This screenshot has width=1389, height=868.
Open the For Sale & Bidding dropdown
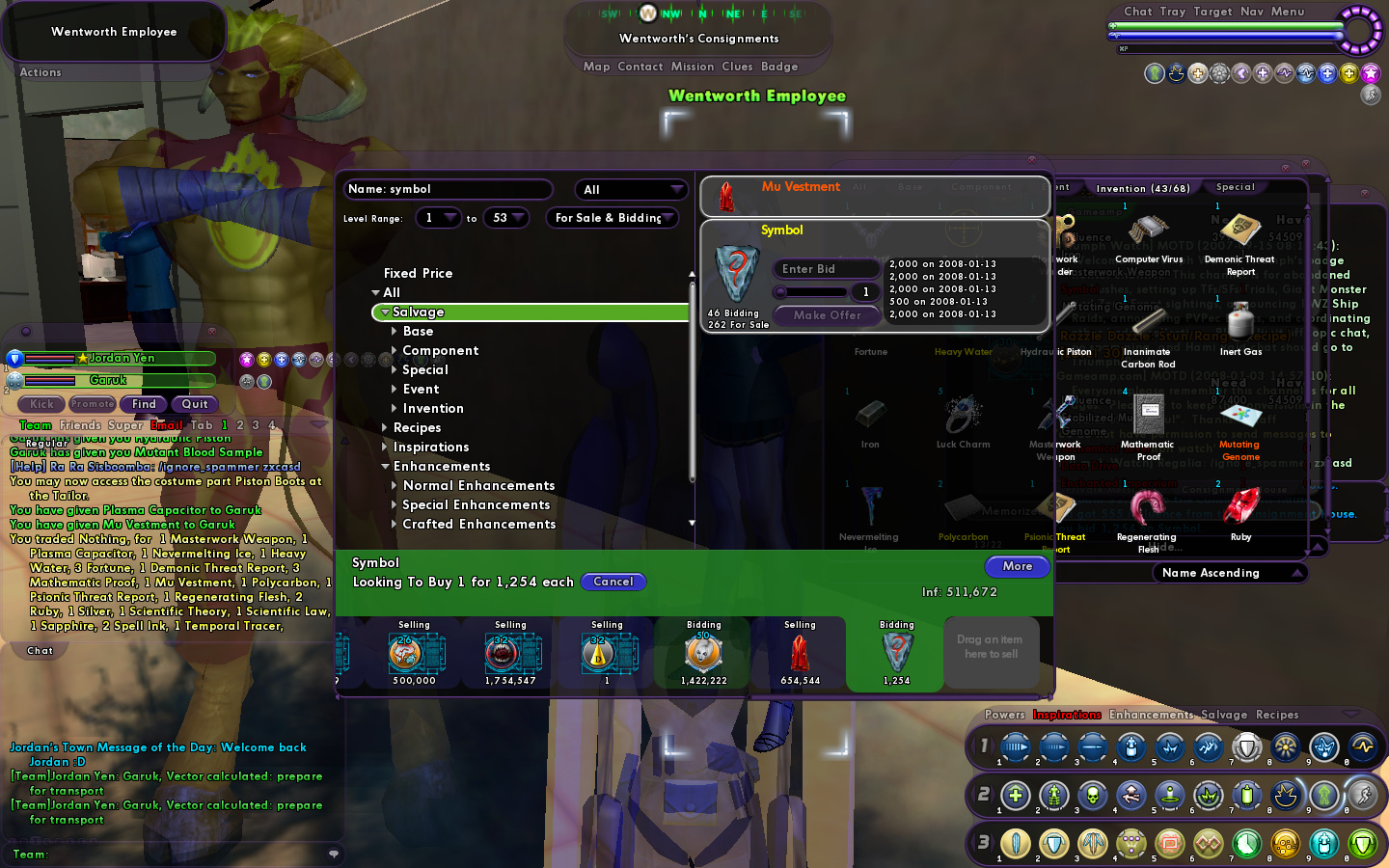(x=612, y=218)
